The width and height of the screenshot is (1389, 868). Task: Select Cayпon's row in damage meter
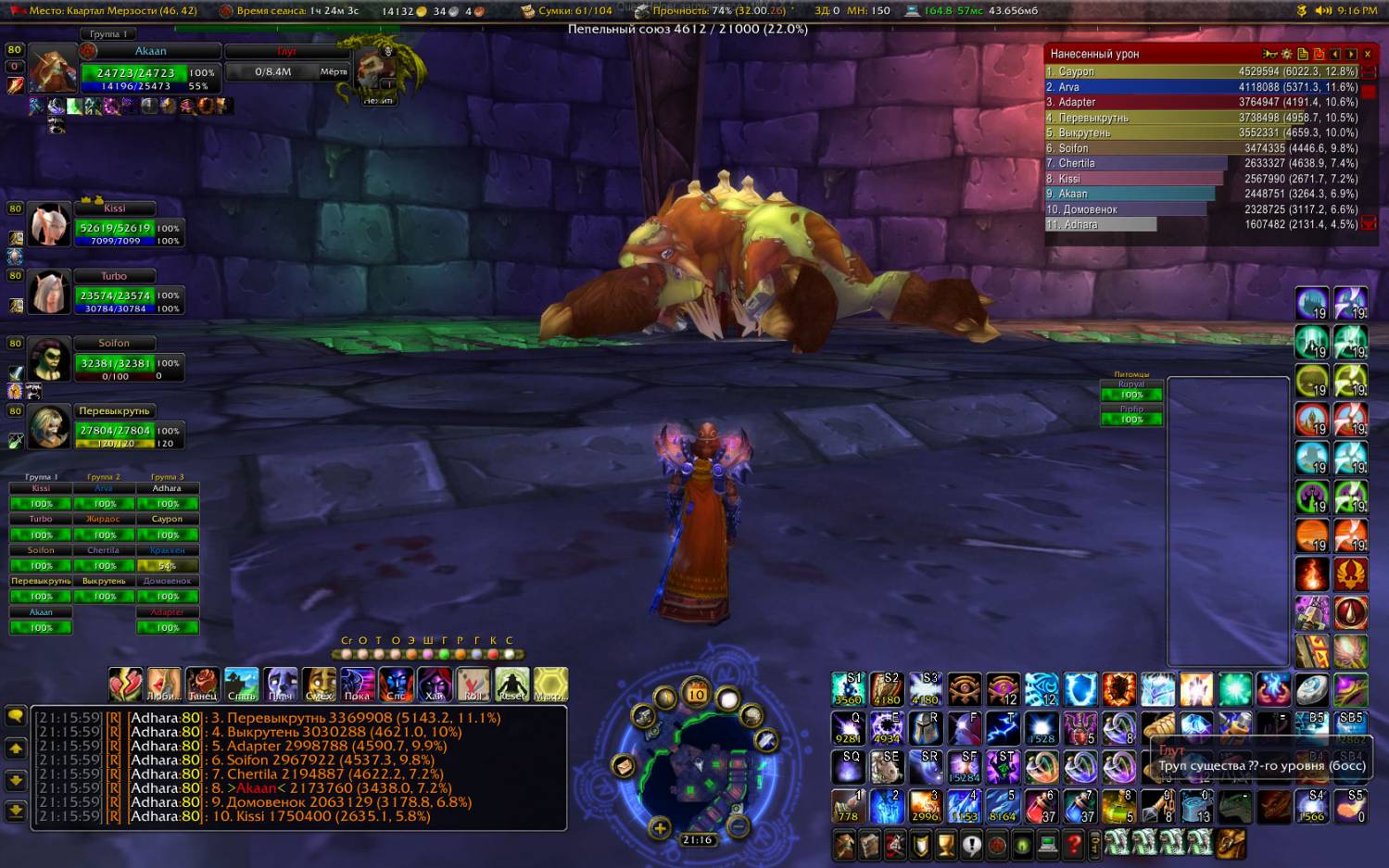[1201, 71]
